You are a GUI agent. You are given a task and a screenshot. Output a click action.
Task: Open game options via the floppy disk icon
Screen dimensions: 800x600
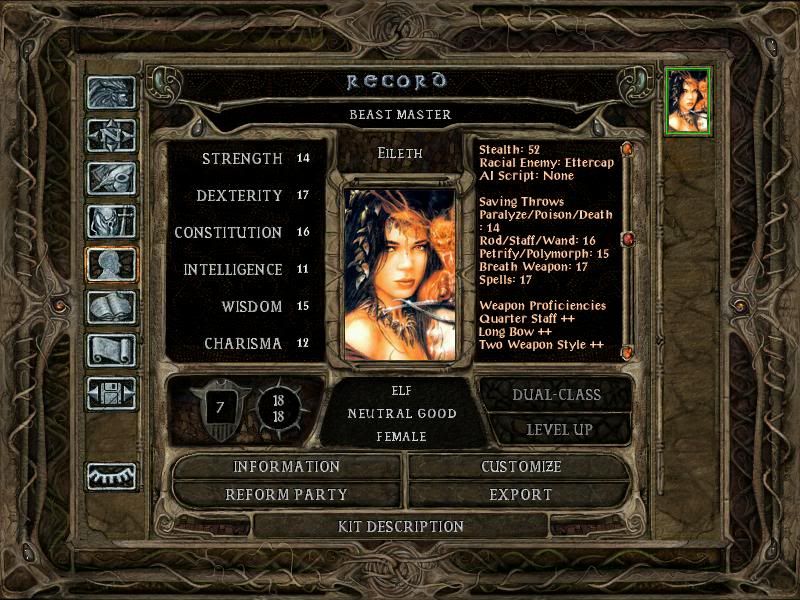111,393
